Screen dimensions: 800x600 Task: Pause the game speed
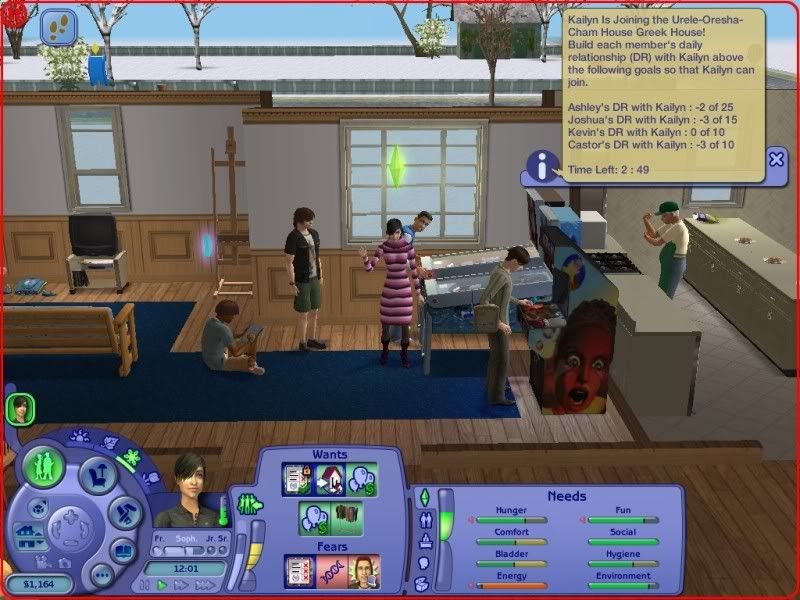(x=146, y=585)
